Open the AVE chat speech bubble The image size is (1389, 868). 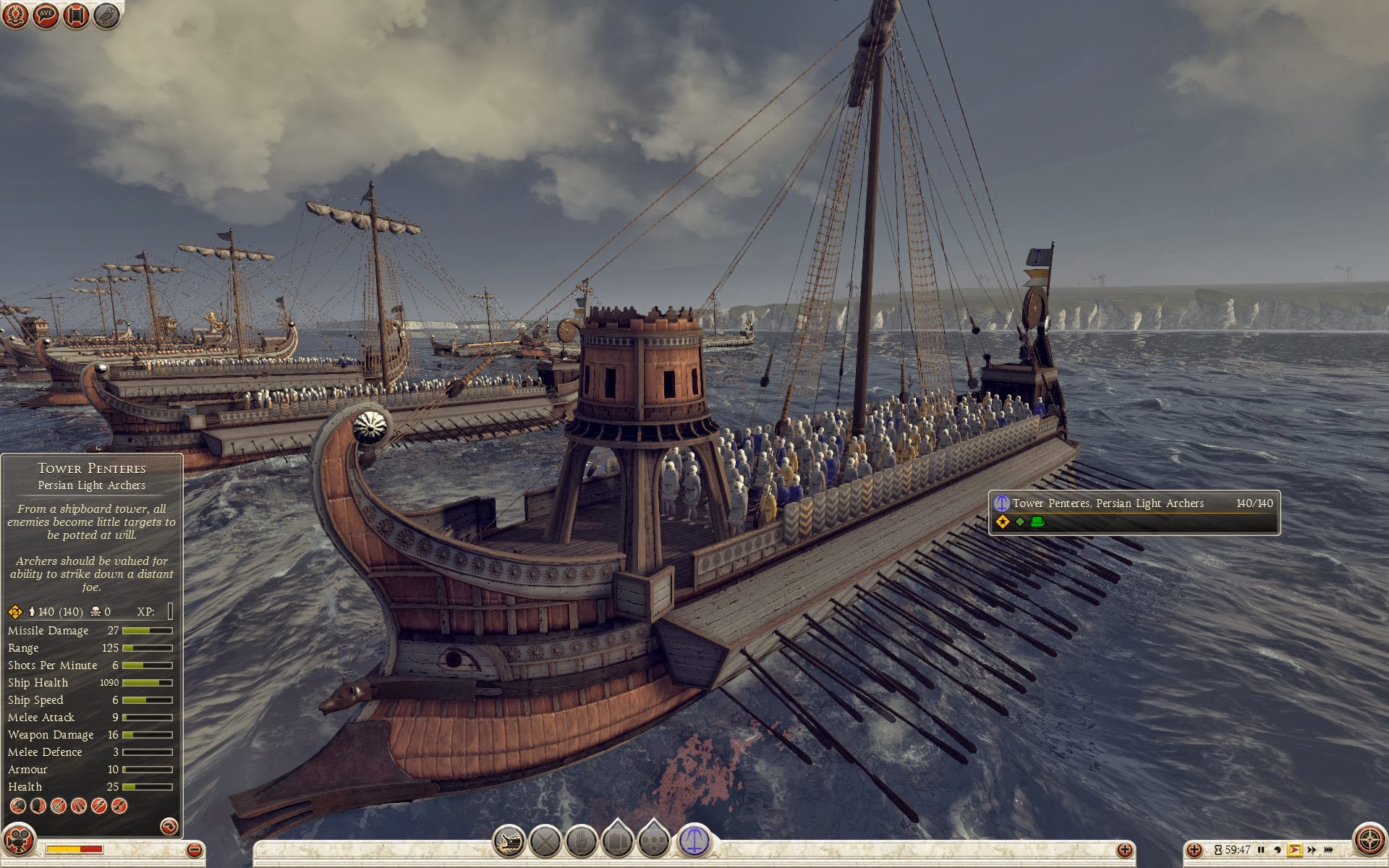coord(46,15)
